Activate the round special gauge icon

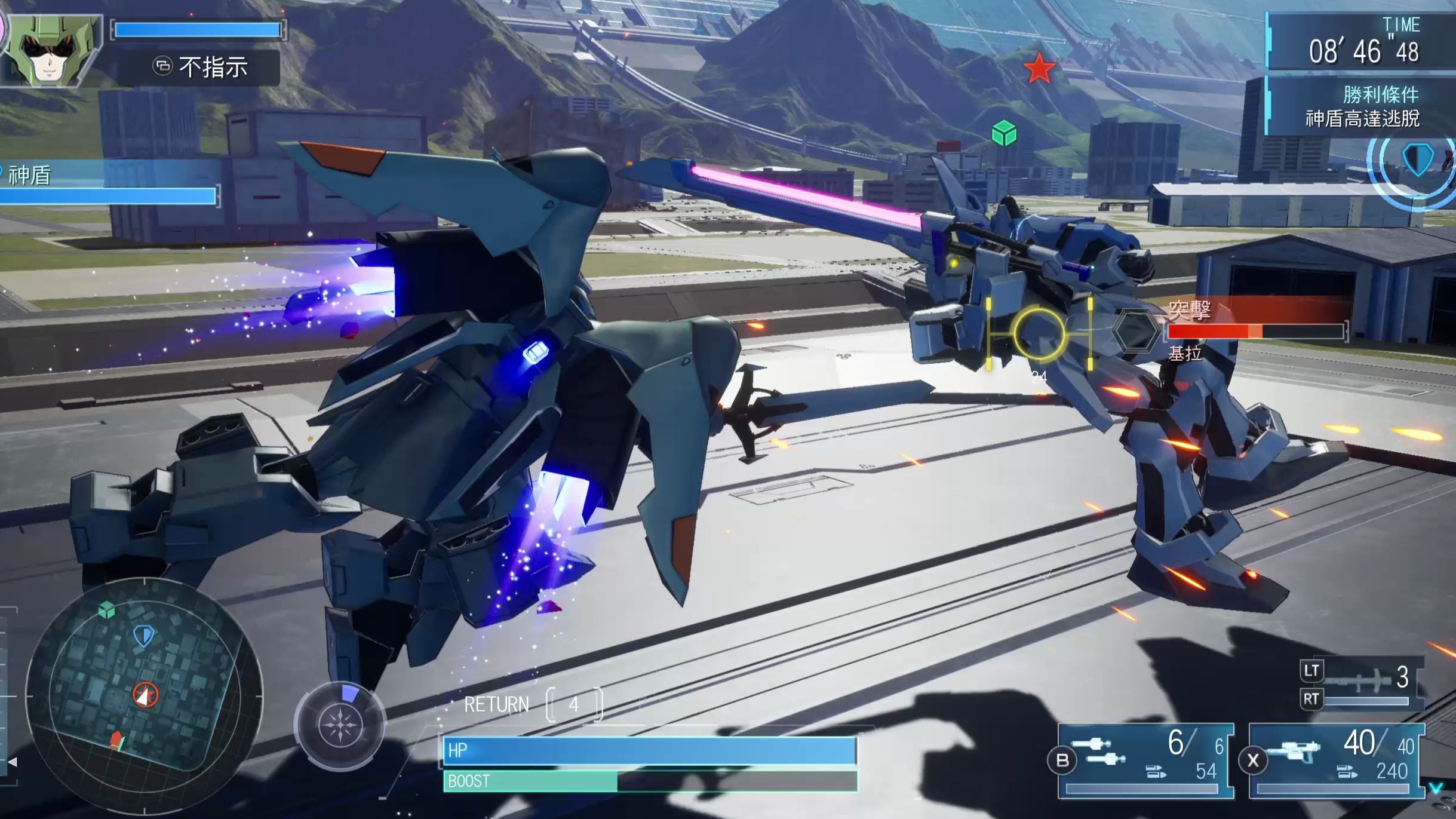(340, 725)
